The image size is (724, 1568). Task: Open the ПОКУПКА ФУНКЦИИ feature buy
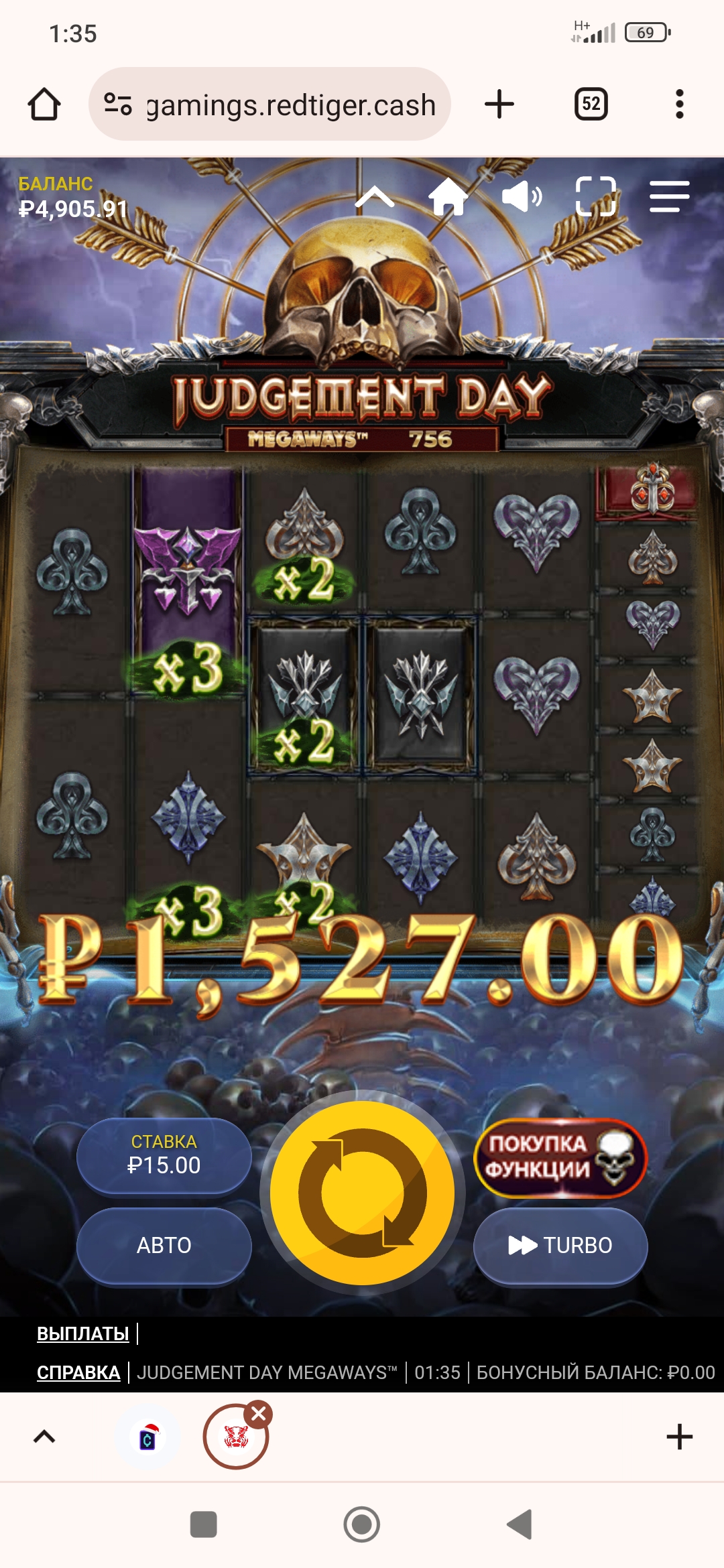560,1157
